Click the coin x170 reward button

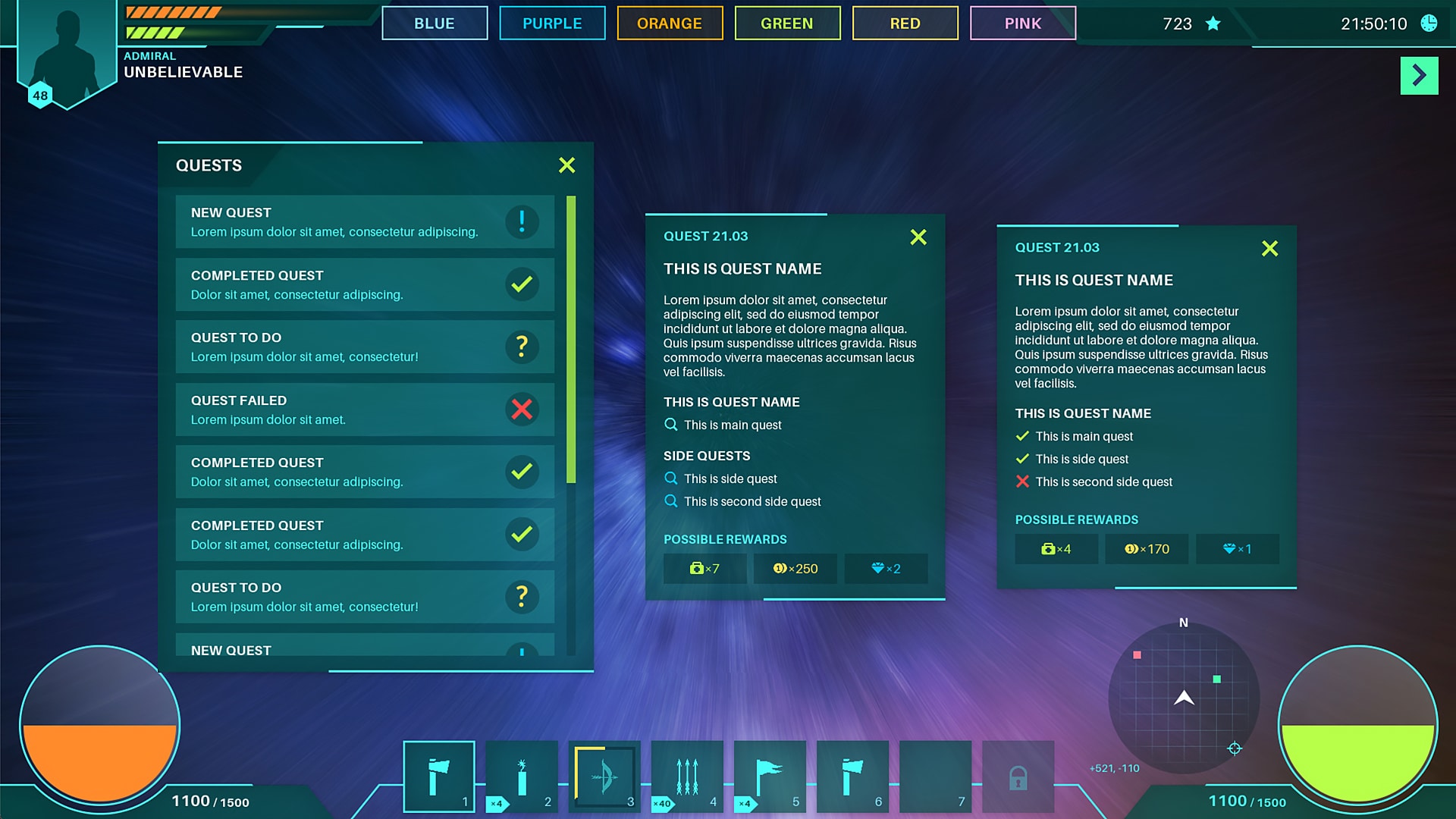[1147, 549]
